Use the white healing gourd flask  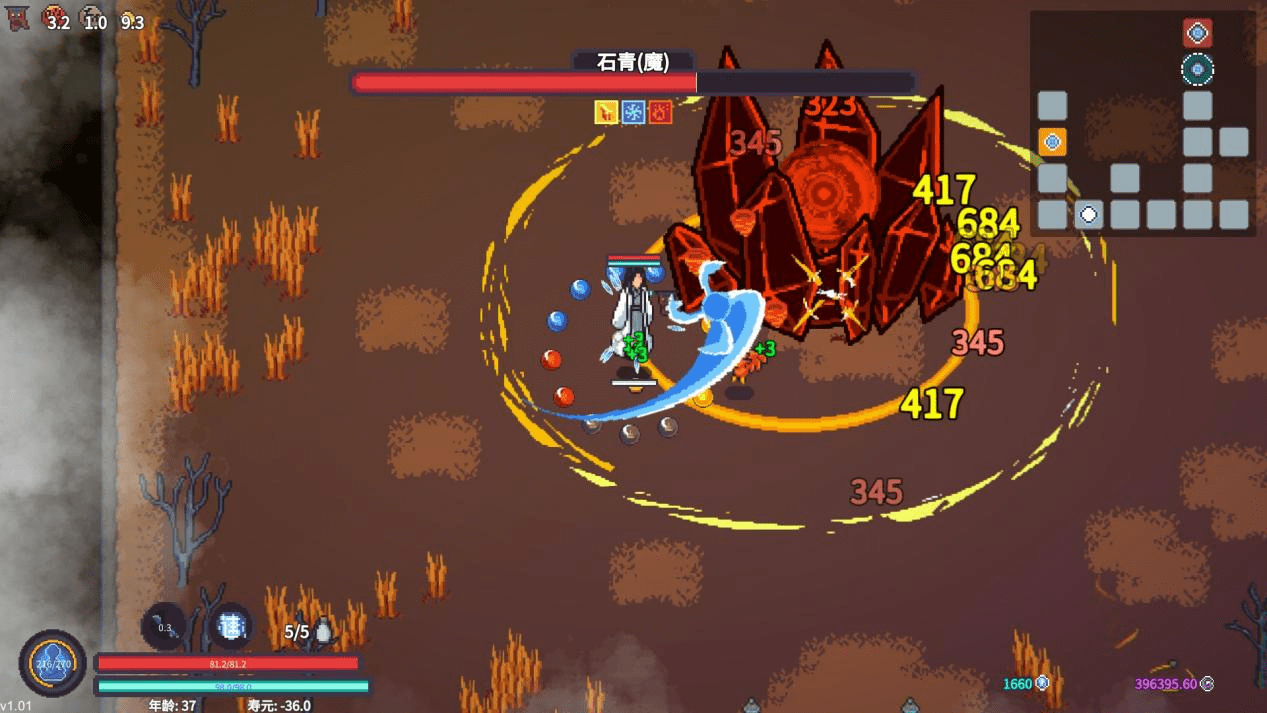point(323,631)
